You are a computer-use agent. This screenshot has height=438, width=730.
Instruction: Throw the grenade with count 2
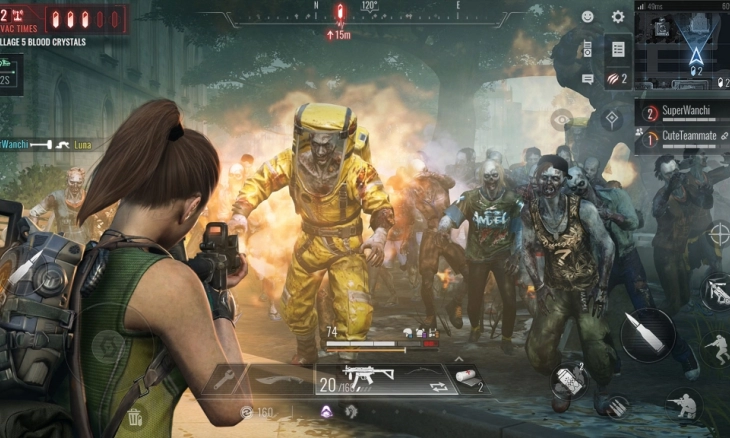tap(568, 381)
